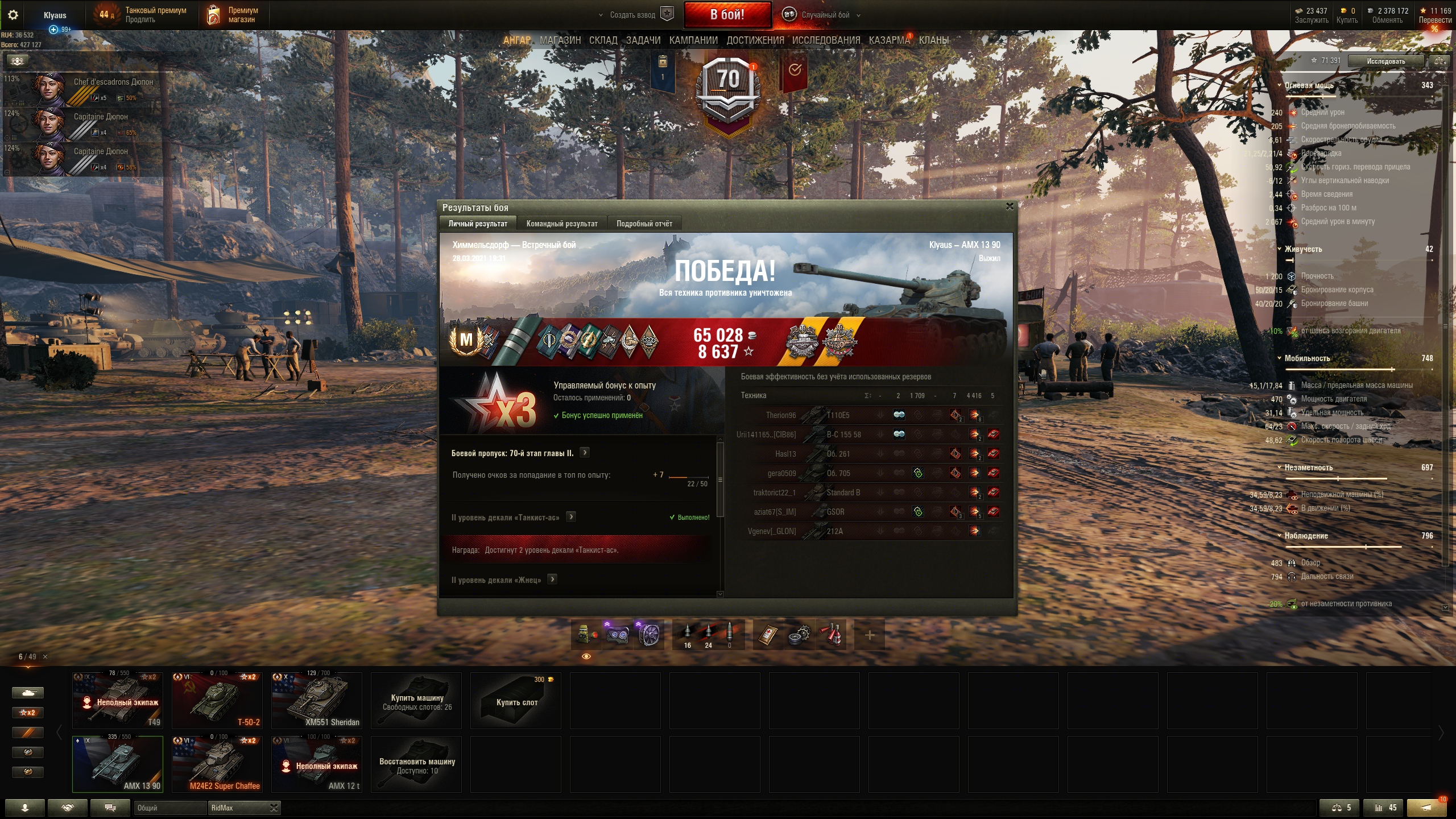Choose the T-50-2 tank in carousel
This screenshot has width=1456, height=819.
pos(217,700)
